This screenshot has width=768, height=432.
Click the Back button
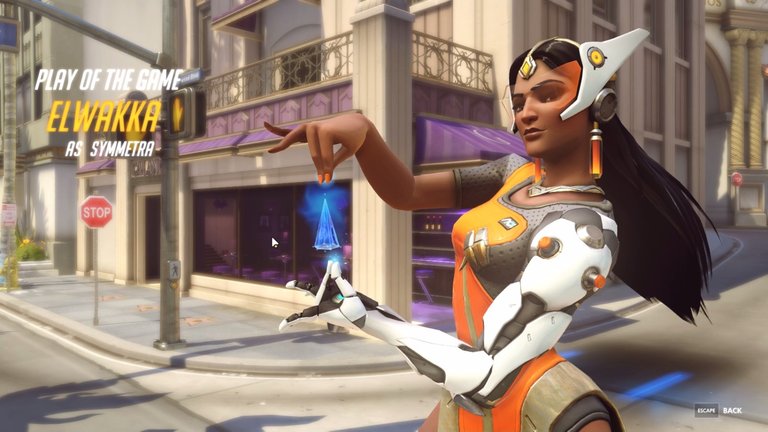tap(731, 410)
